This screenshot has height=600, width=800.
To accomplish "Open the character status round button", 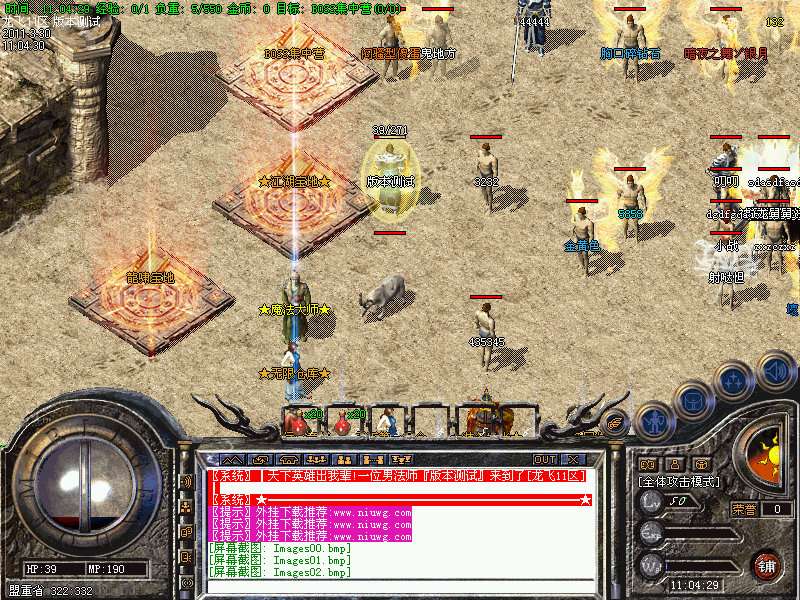I will [653, 422].
